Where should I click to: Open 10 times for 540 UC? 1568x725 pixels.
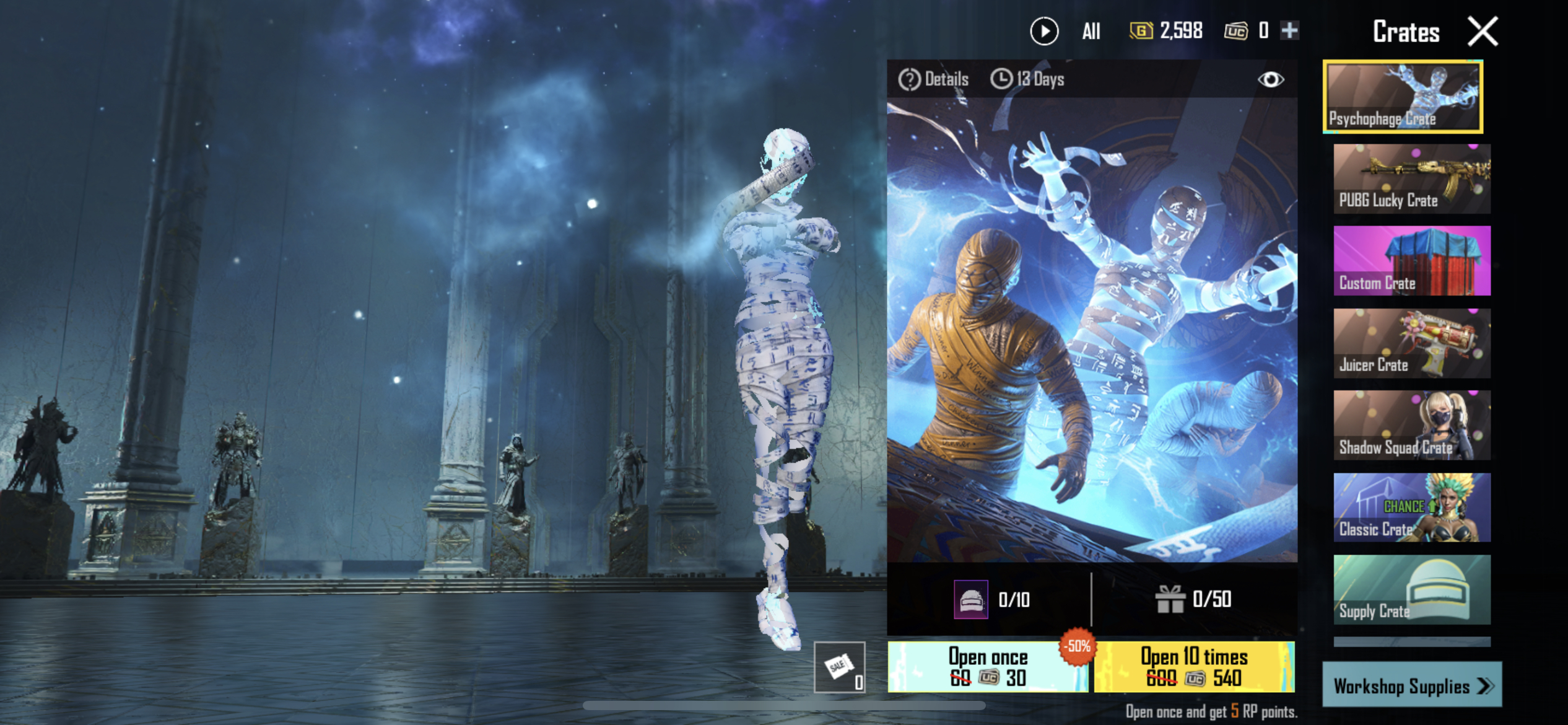(x=1194, y=667)
